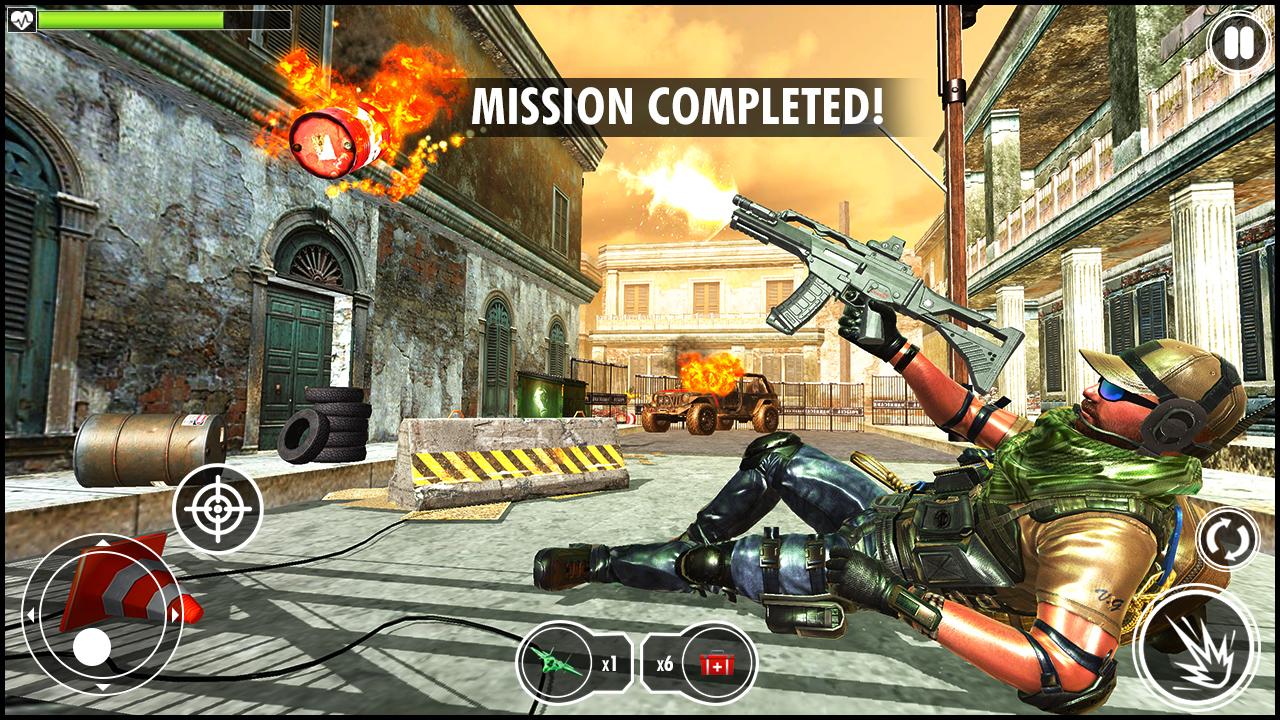
Task: Tap the joystick's upward directional chevron
Action: (104, 545)
